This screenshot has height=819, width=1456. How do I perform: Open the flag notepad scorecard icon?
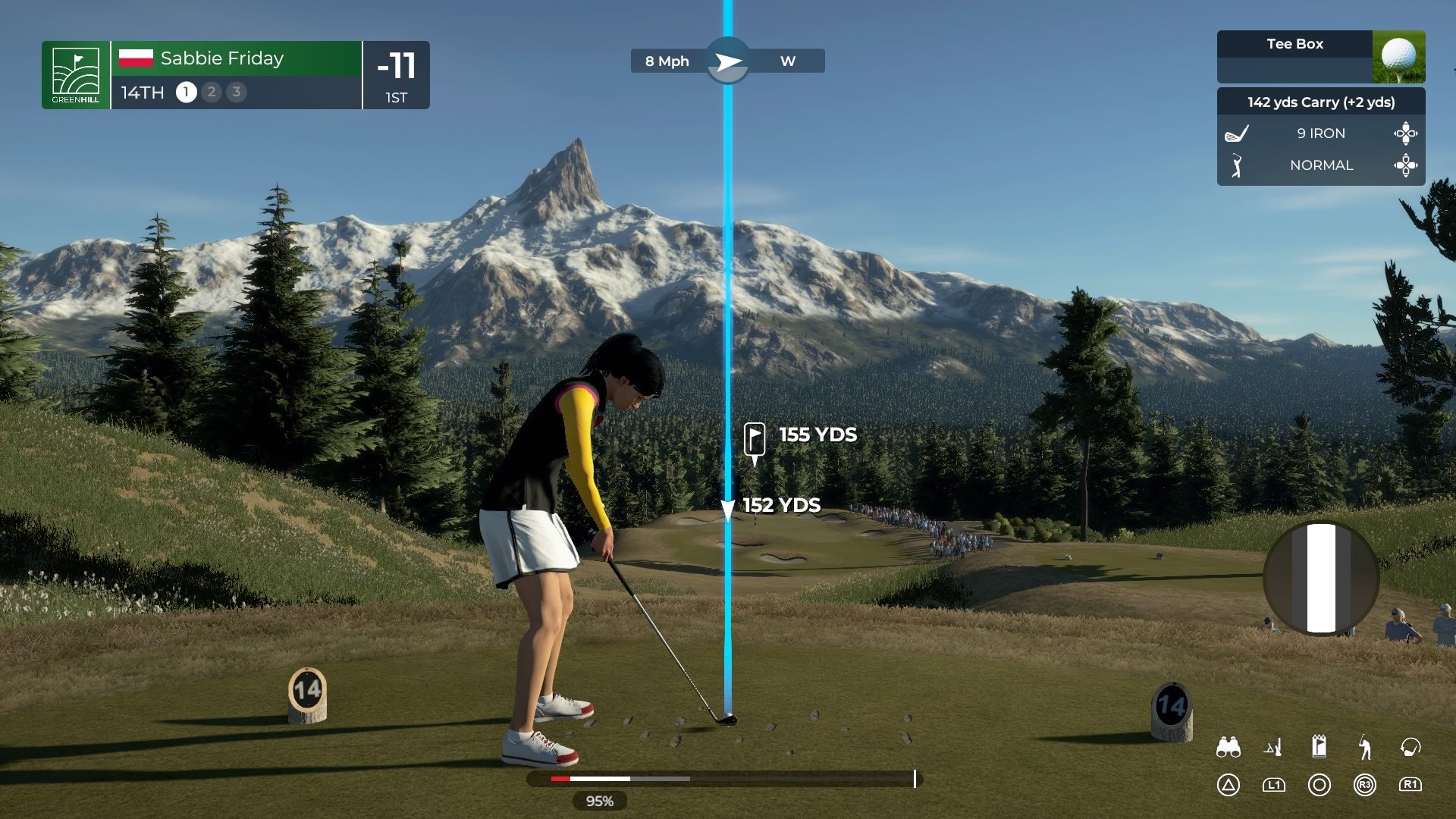1319,747
